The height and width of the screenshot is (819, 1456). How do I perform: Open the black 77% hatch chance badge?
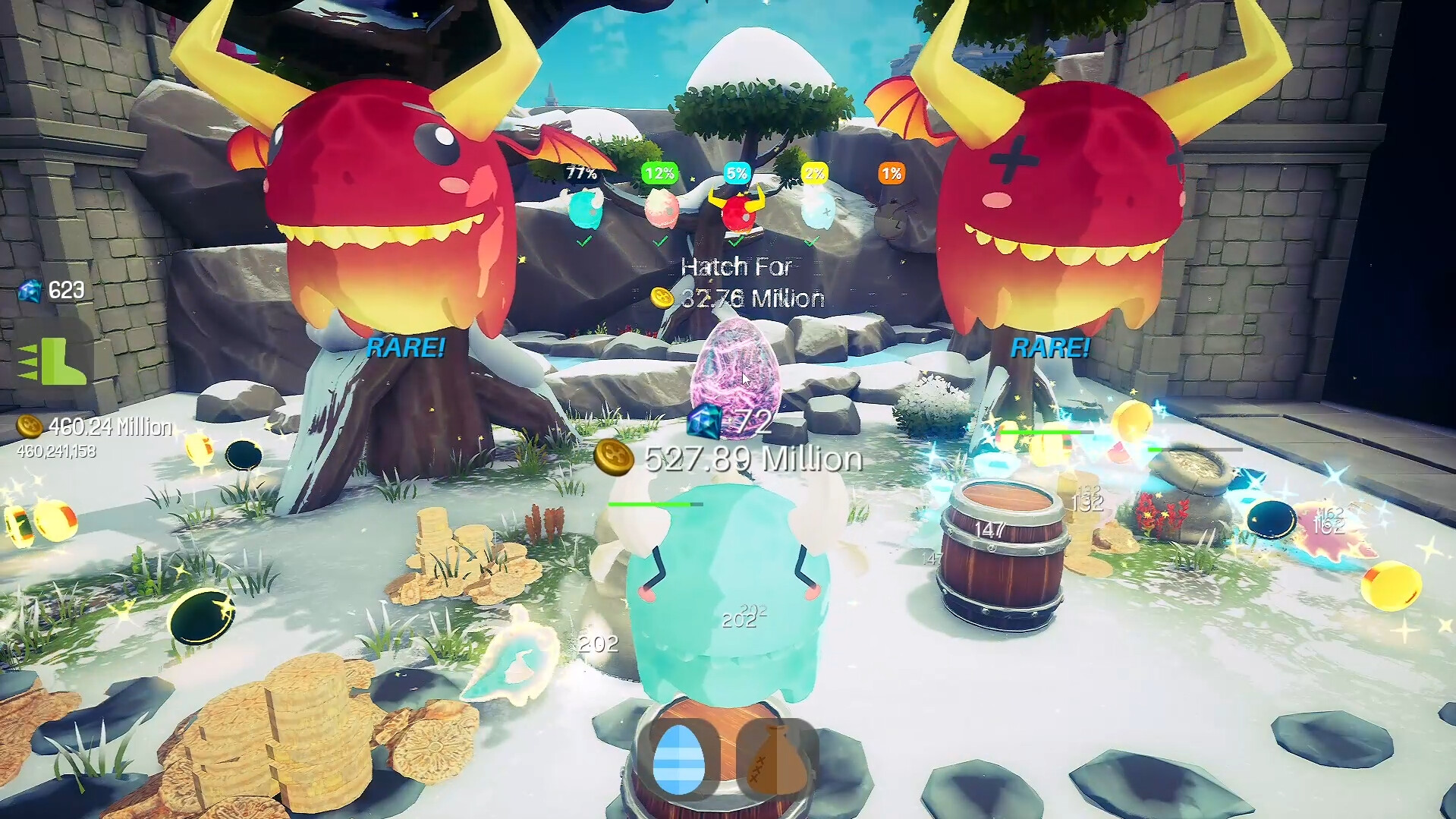click(x=580, y=173)
